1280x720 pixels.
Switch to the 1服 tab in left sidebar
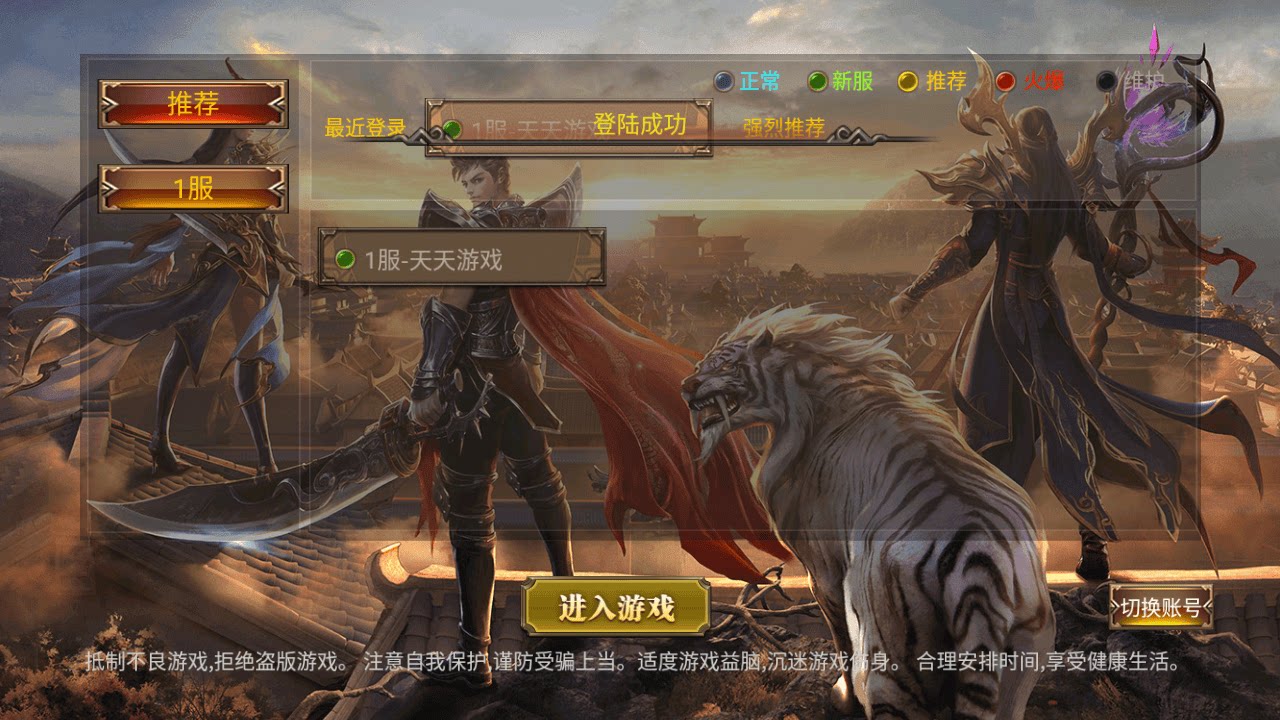coord(192,189)
